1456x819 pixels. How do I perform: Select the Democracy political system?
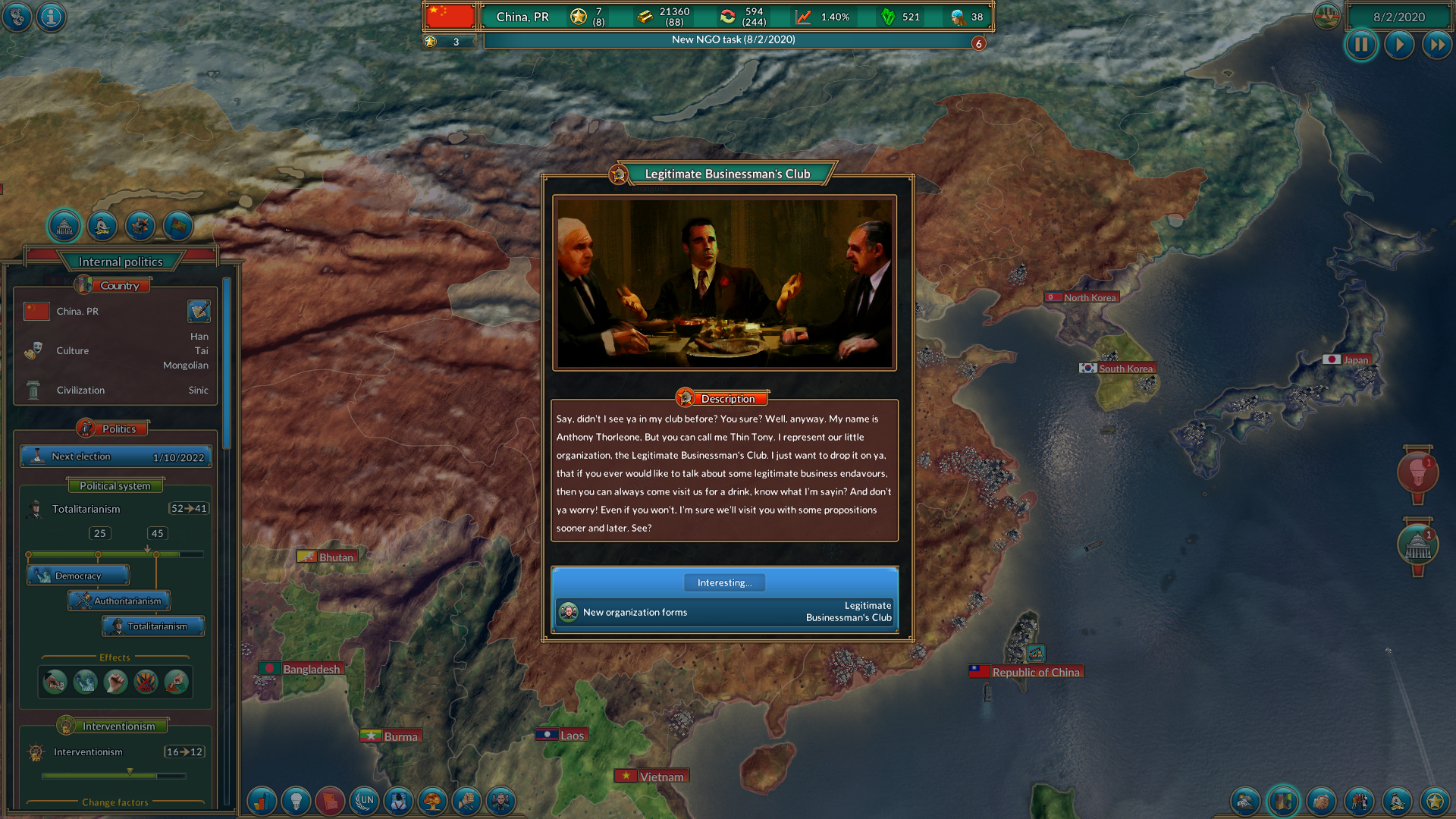click(x=77, y=575)
